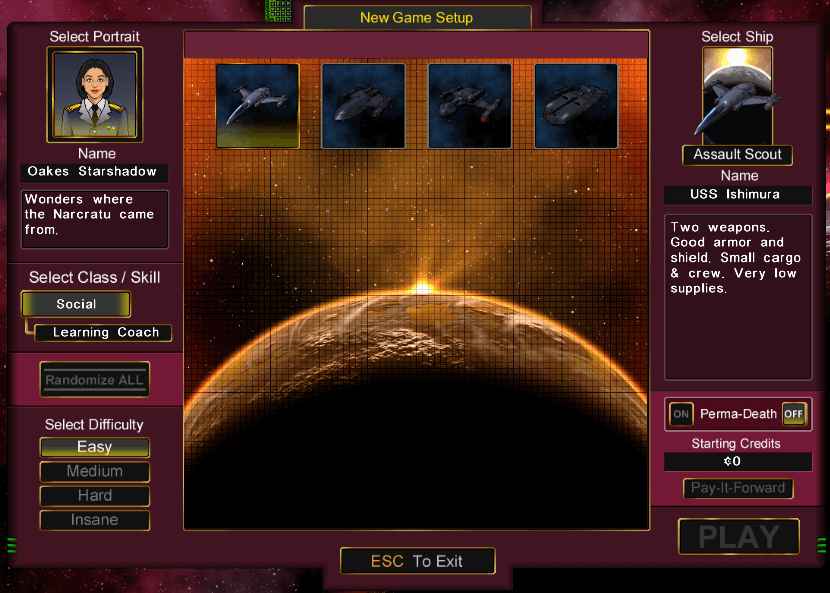Choose Medium difficulty
This screenshot has width=830, height=593.
click(95, 472)
